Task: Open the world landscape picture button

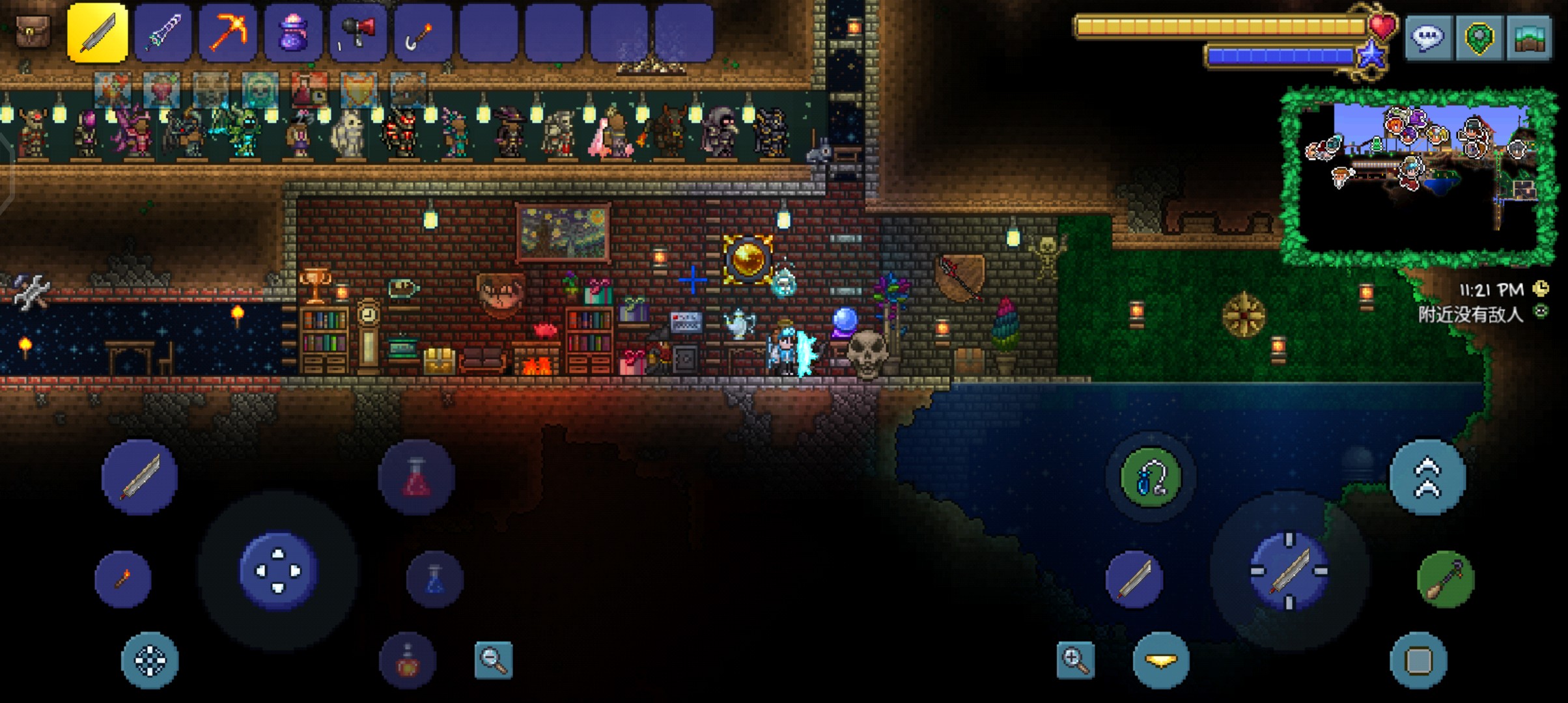Action: (x=1529, y=38)
